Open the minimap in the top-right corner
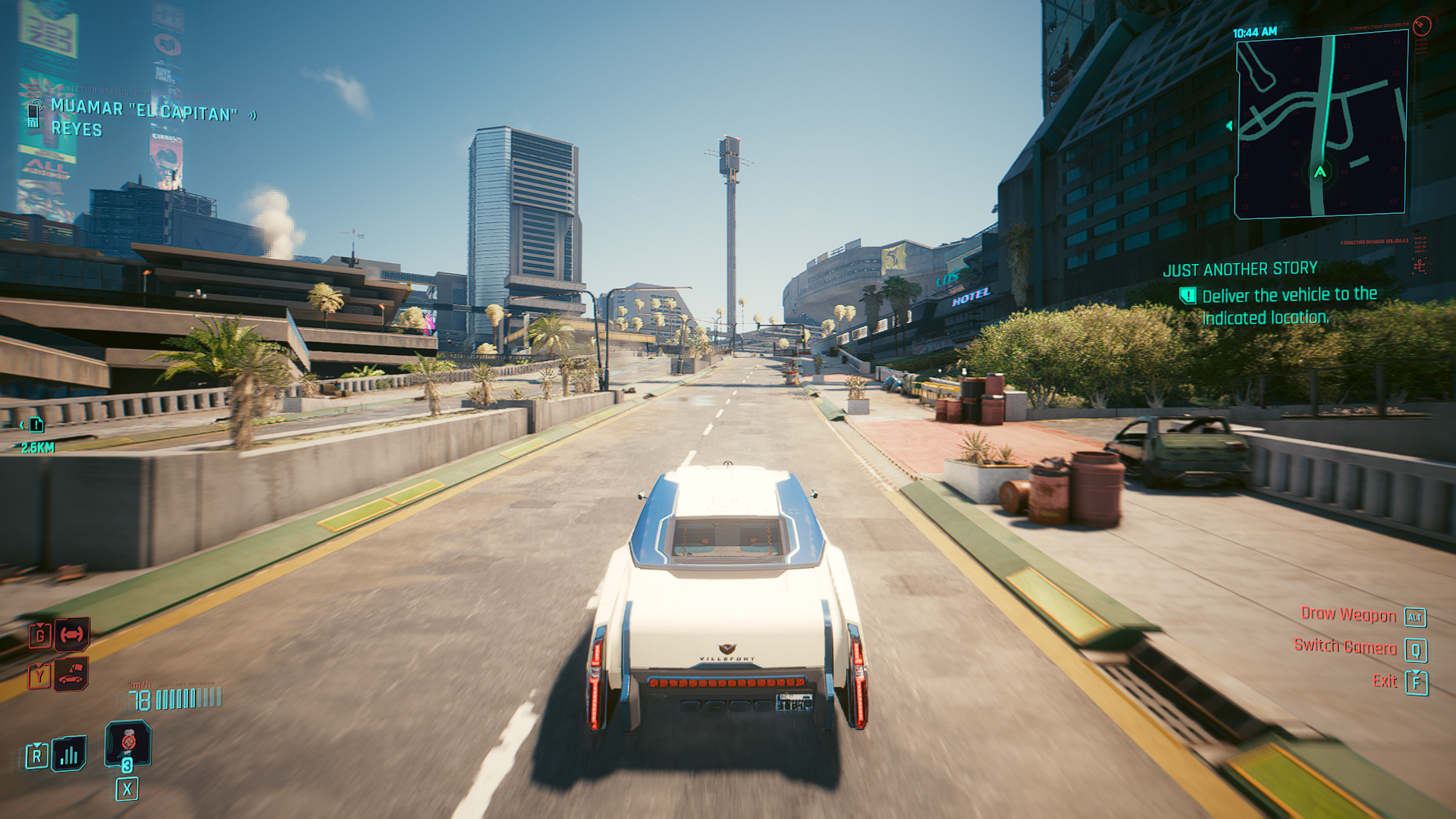 pyautogui.click(x=1320, y=125)
